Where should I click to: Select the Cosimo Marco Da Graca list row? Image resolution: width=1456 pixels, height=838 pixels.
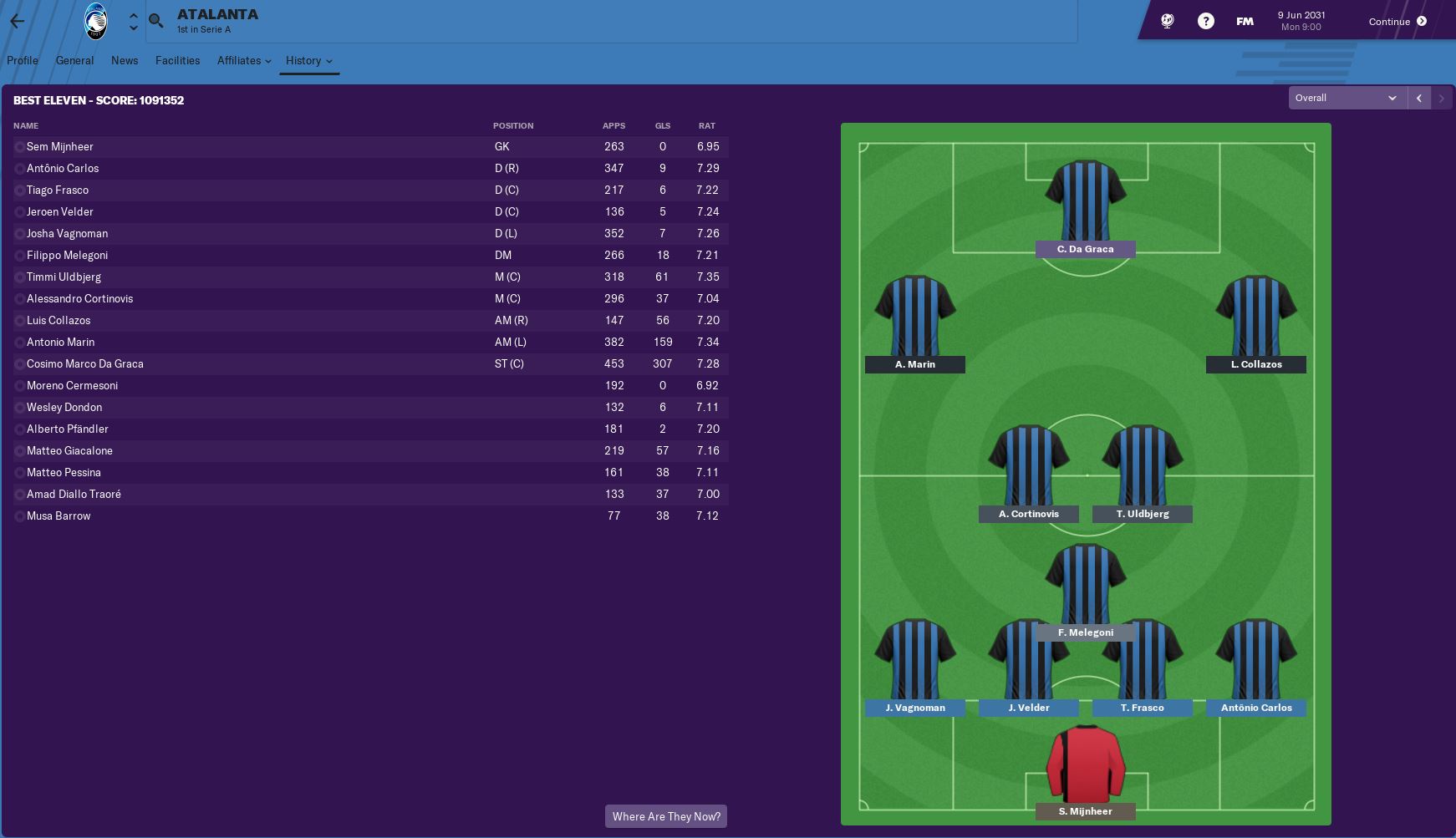coord(84,363)
